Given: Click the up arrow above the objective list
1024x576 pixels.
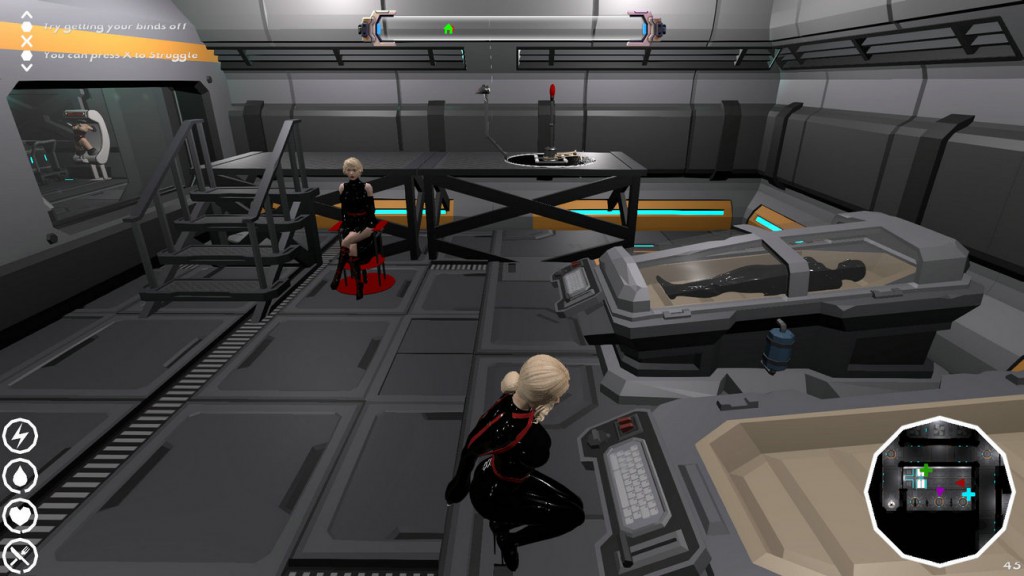Looking at the screenshot, I should pos(27,14).
